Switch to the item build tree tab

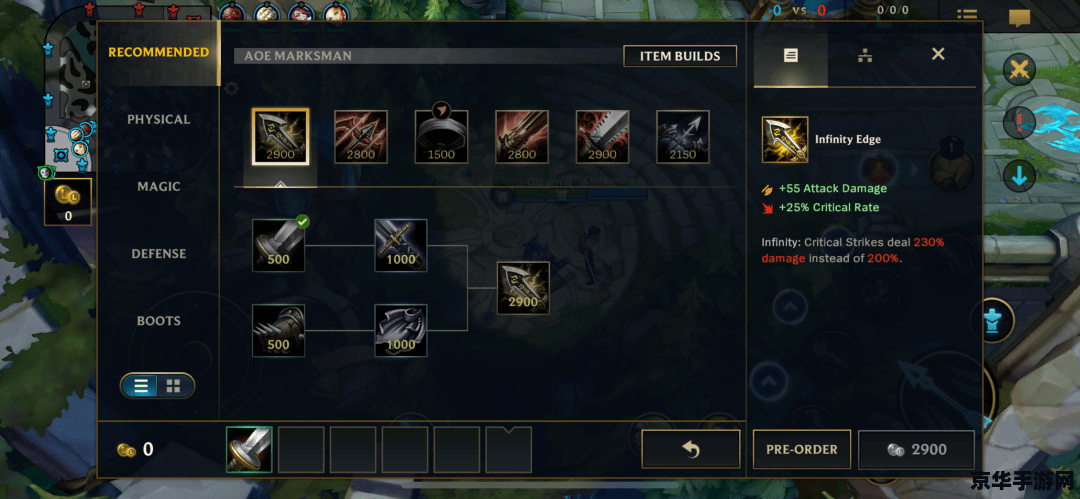tap(865, 55)
